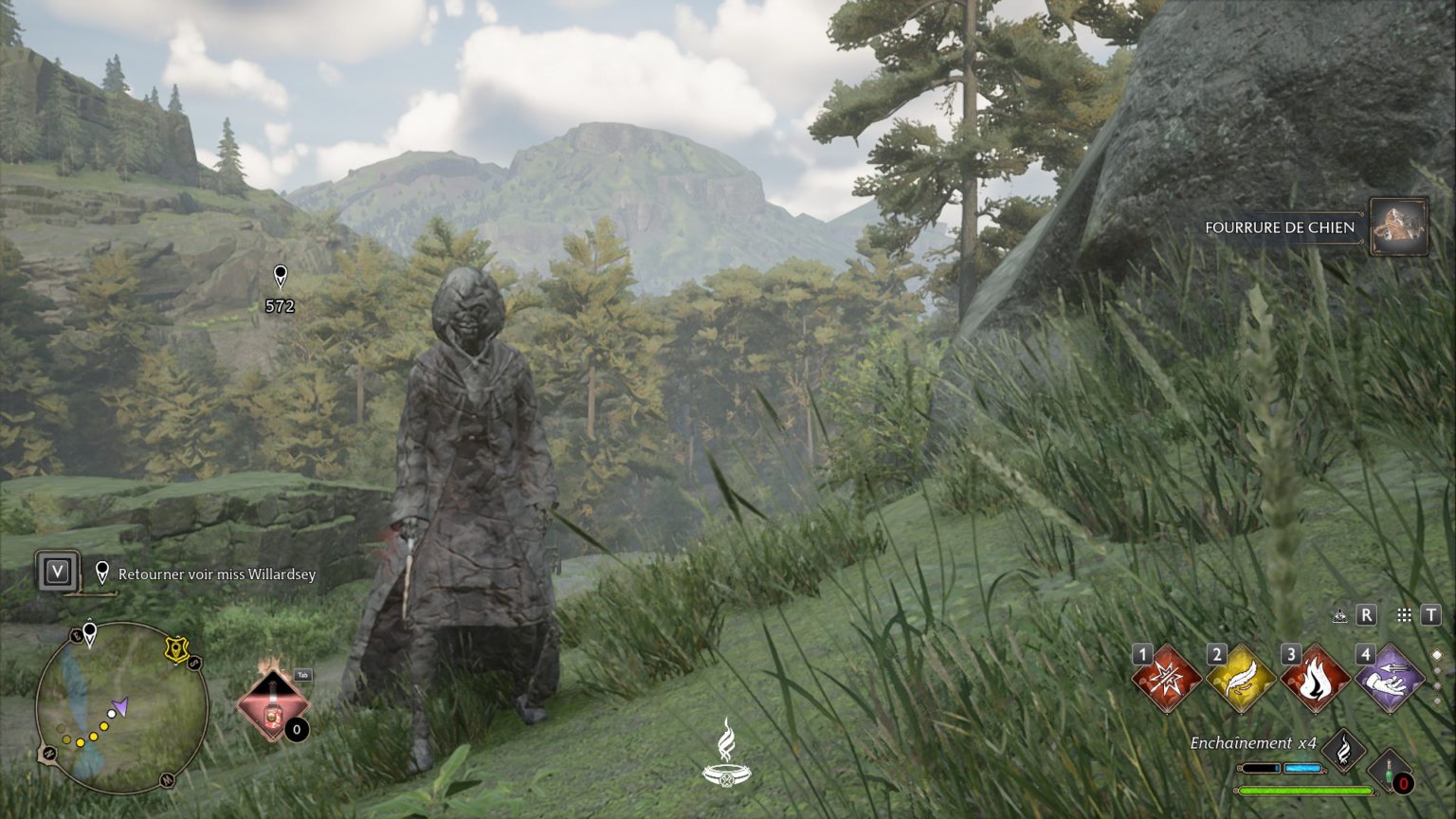Cast the red starburst spell in slot 1
The width and height of the screenshot is (1456, 819).
[1167, 679]
